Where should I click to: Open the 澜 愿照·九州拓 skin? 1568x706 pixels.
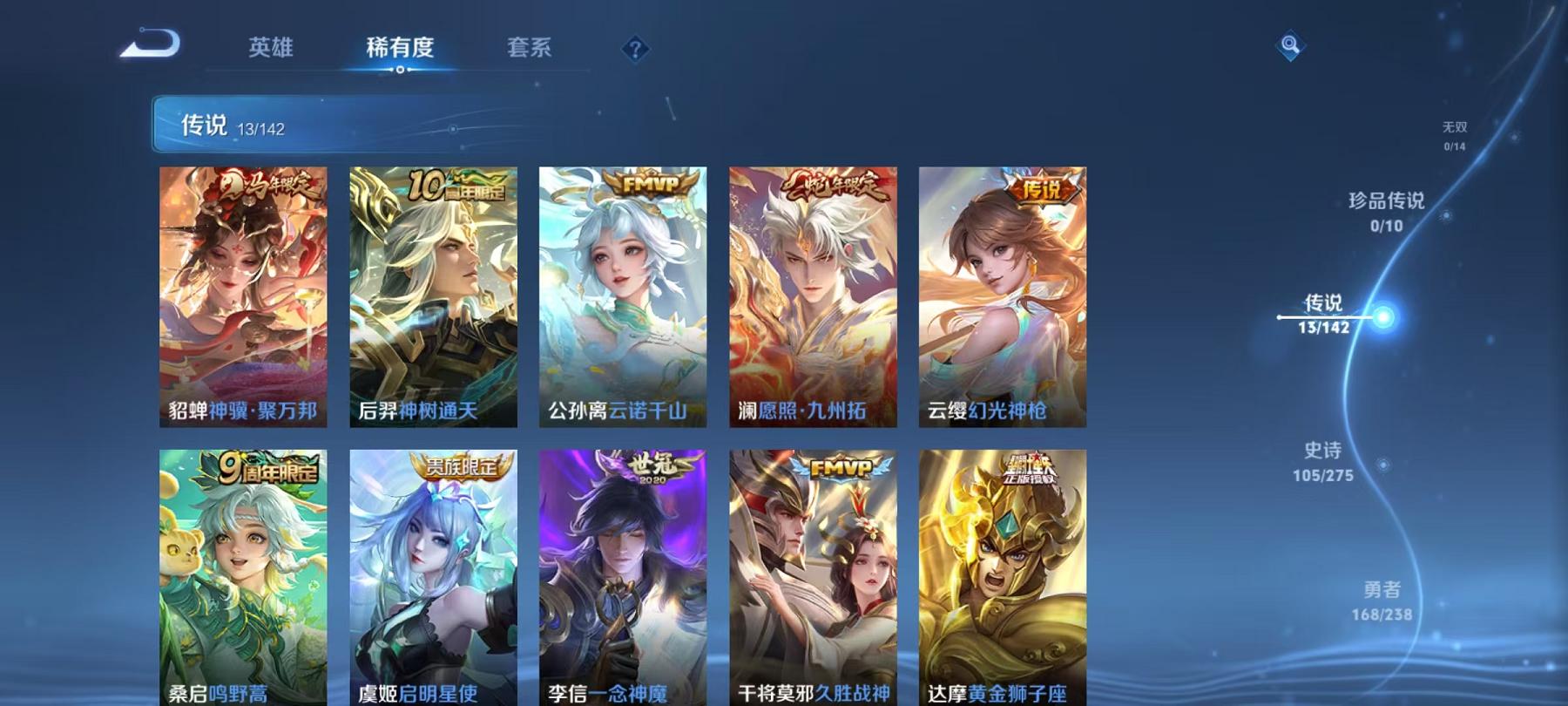[810, 296]
